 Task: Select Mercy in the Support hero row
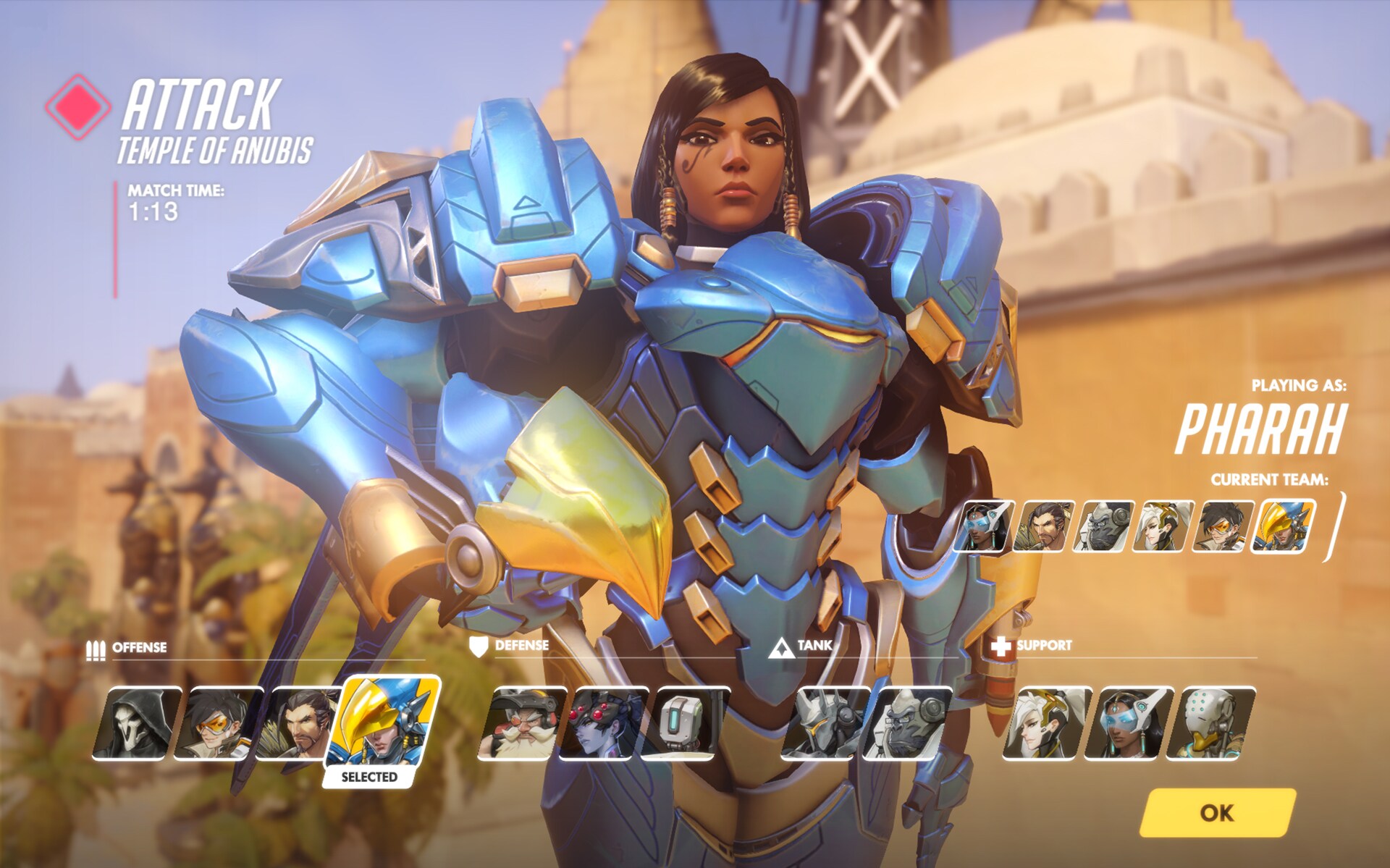click(x=1047, y=722)
